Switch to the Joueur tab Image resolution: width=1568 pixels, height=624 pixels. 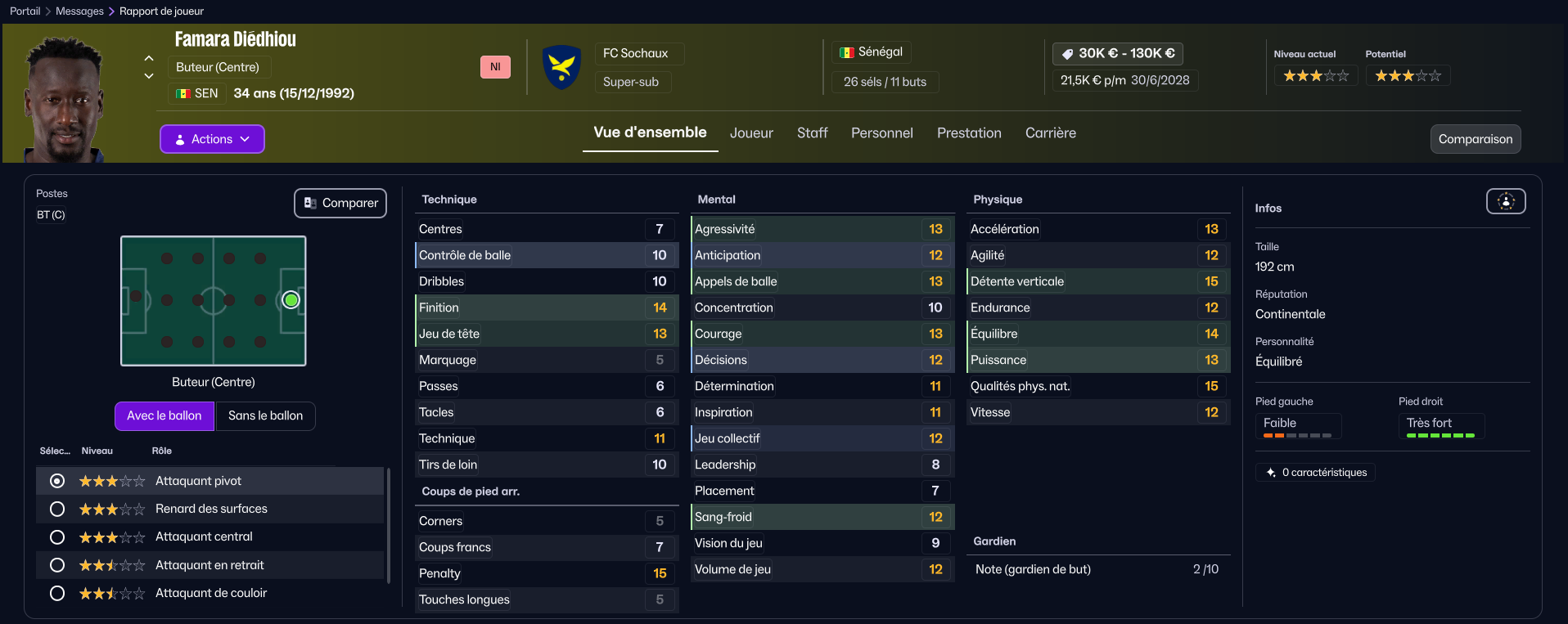point(751,132)
